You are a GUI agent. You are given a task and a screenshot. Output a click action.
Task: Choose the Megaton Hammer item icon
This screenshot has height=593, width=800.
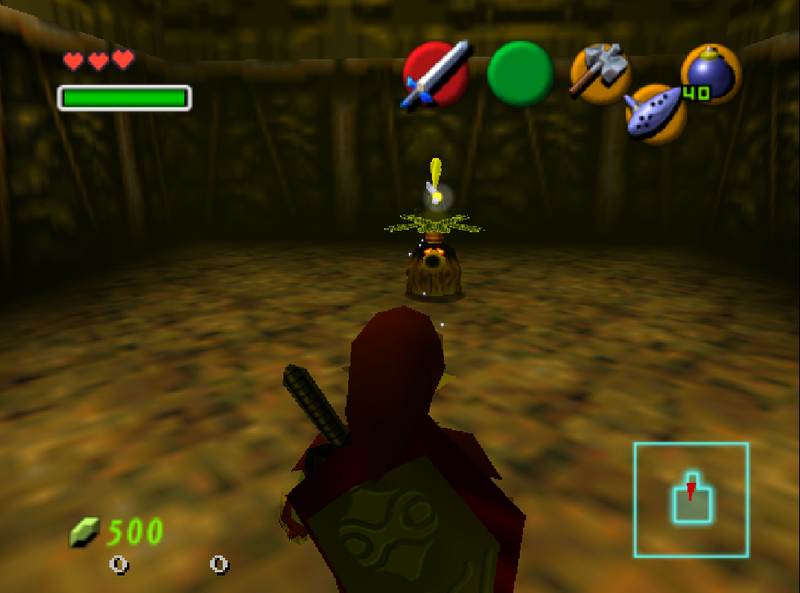coord(599,73)
